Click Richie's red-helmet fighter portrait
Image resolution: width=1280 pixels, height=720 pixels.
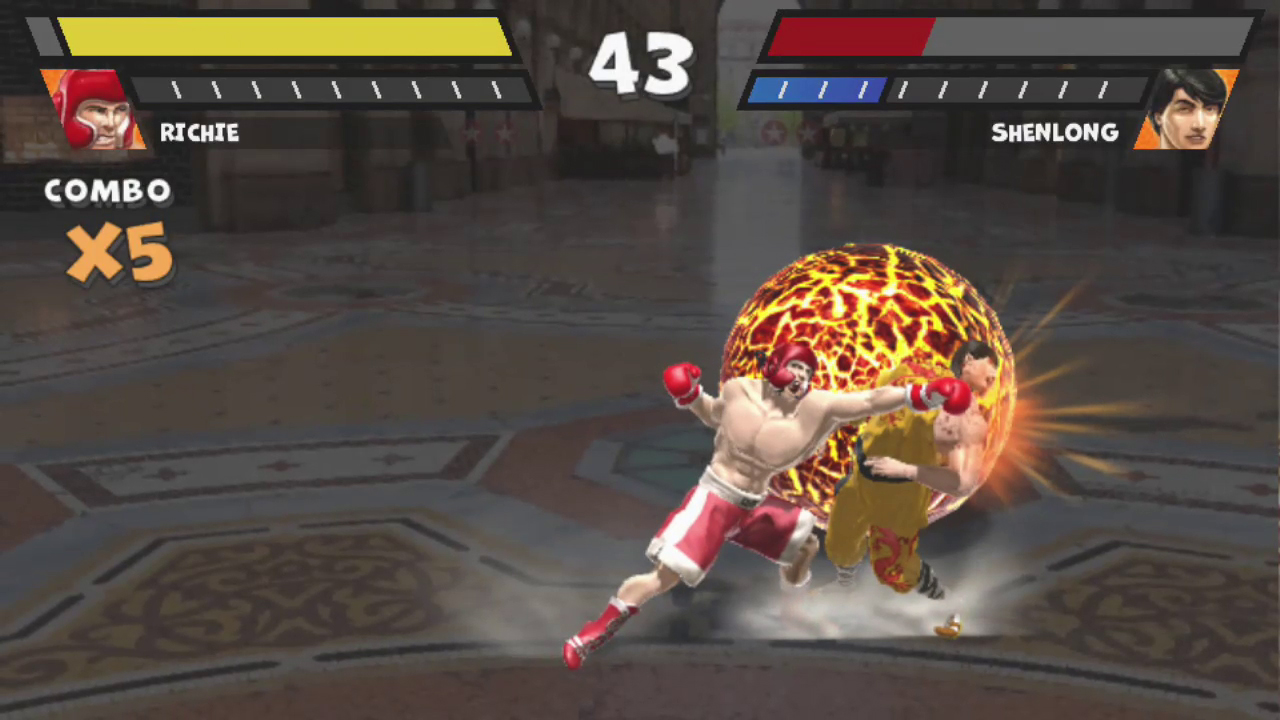click(x=92, y=109)
